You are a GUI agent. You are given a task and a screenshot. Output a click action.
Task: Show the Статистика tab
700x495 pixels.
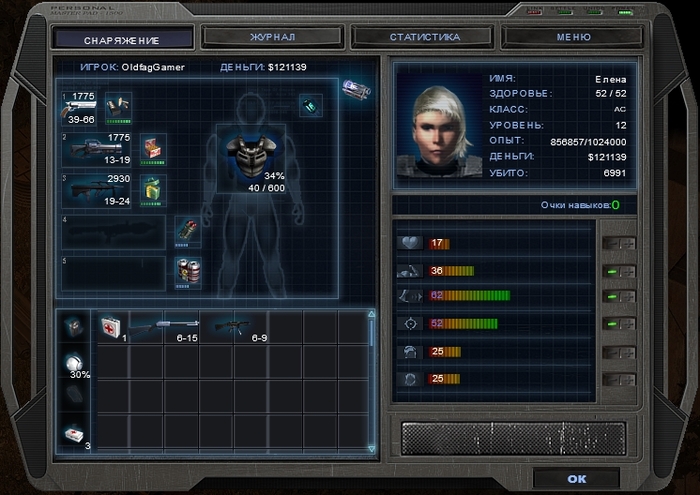pos(424,37)
